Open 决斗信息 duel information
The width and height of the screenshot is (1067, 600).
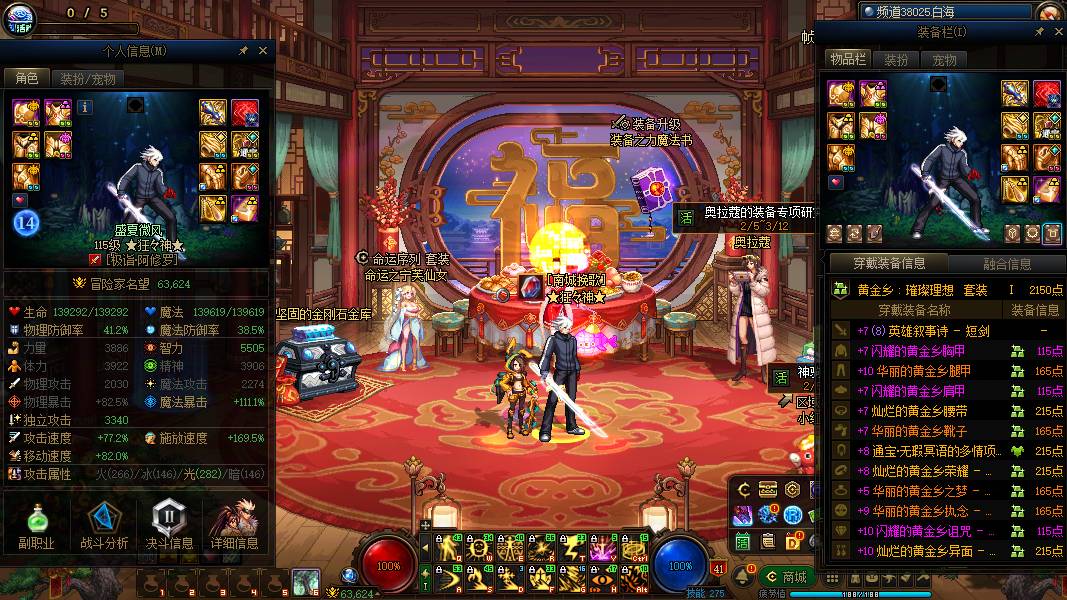pyautogui.click(x=167, y=526)
